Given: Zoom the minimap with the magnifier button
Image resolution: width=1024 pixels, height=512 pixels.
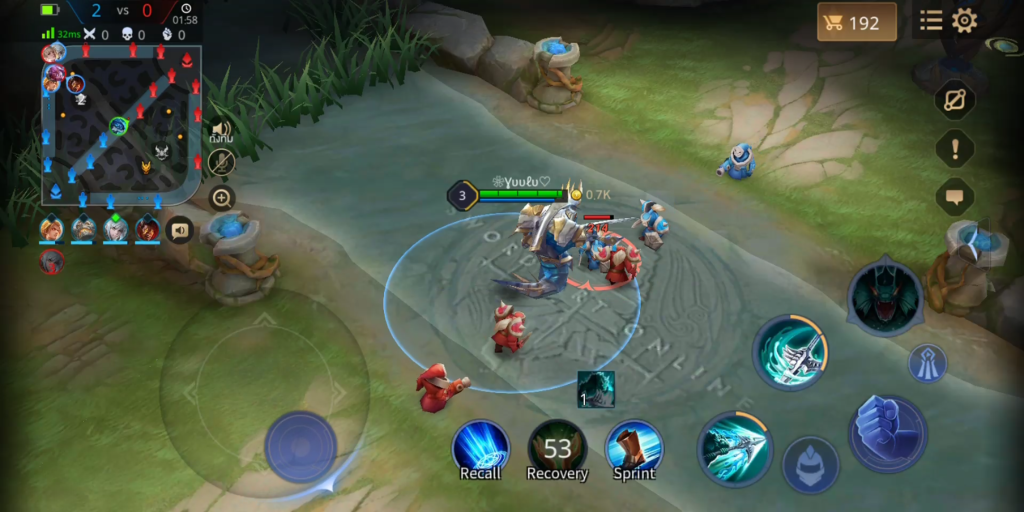Looking at the screenshot, I should pyautogui.click(x=222, y=197).
